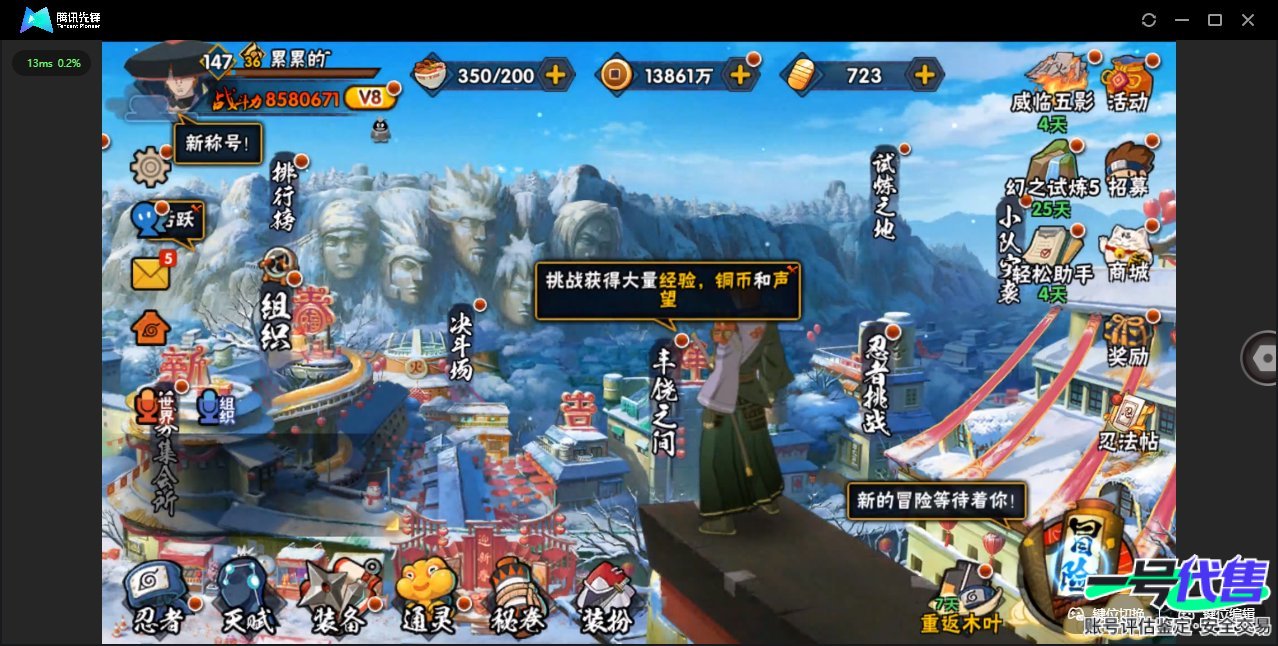Screen dimensions: 1278x646
Task: Open the 排行榜 ranking board
Action: 284,196
